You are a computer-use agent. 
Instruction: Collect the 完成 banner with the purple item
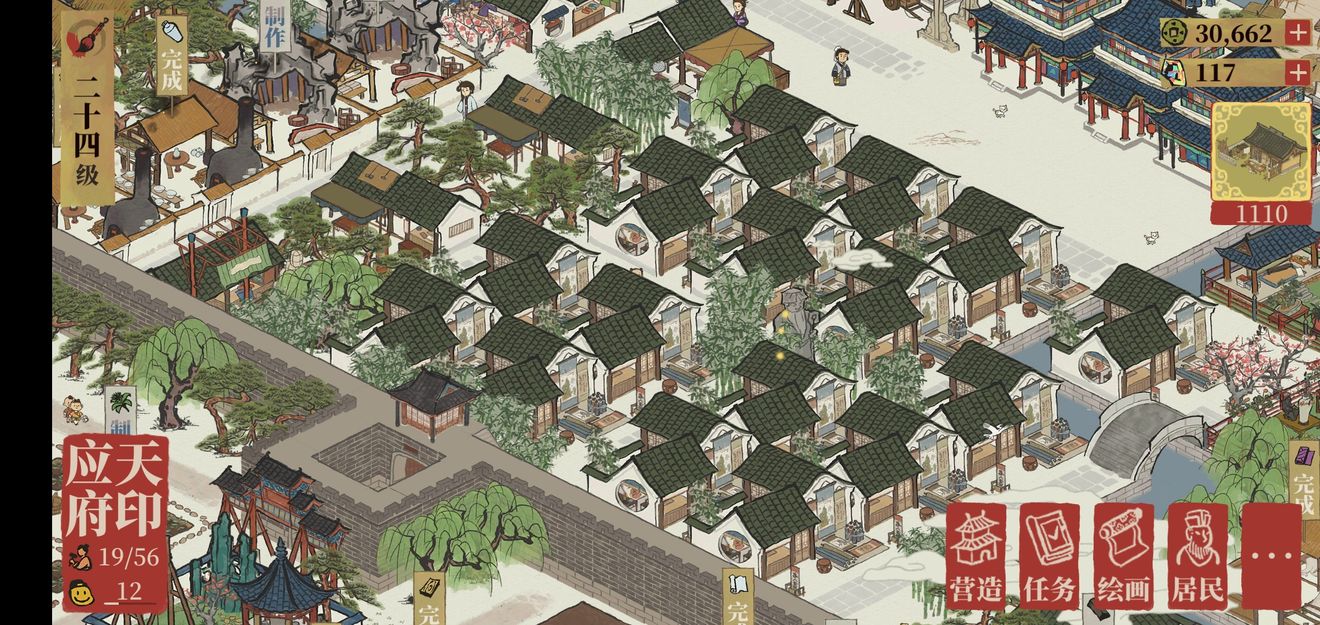(x=1304, y=480)
